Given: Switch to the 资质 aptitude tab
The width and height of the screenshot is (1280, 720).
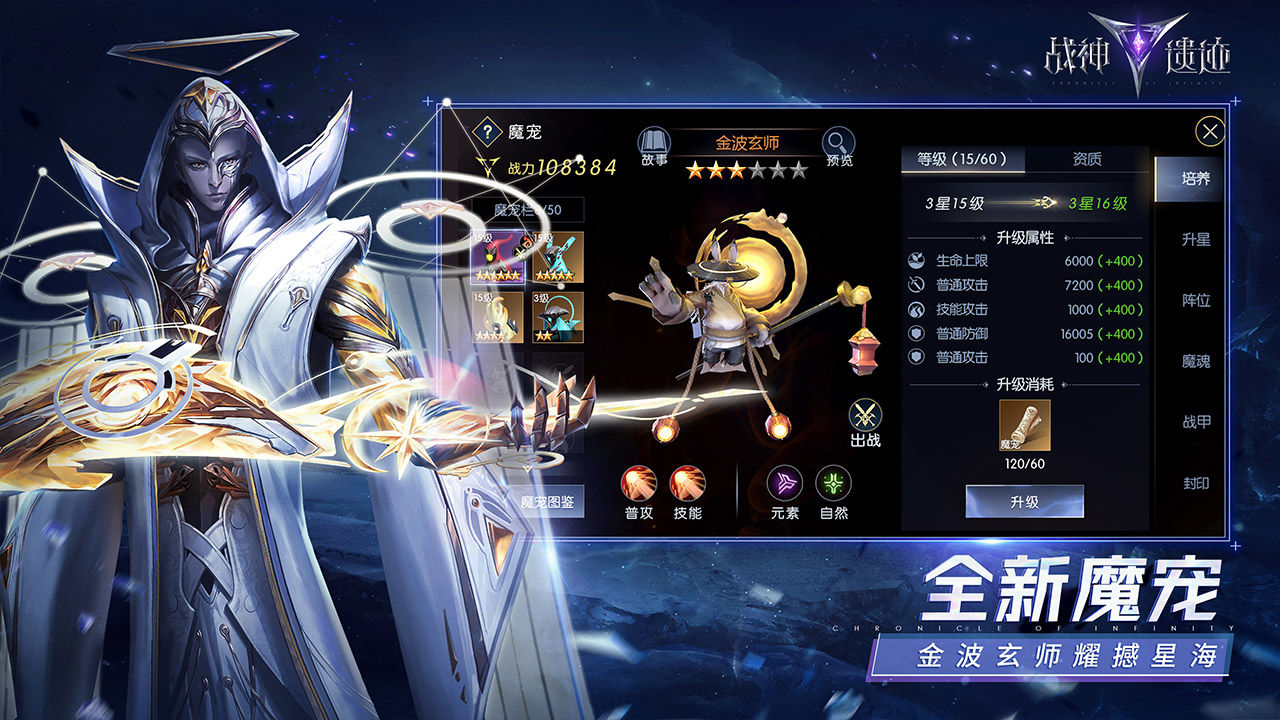Looking at the screenshot, I should tap(1088, 159).
